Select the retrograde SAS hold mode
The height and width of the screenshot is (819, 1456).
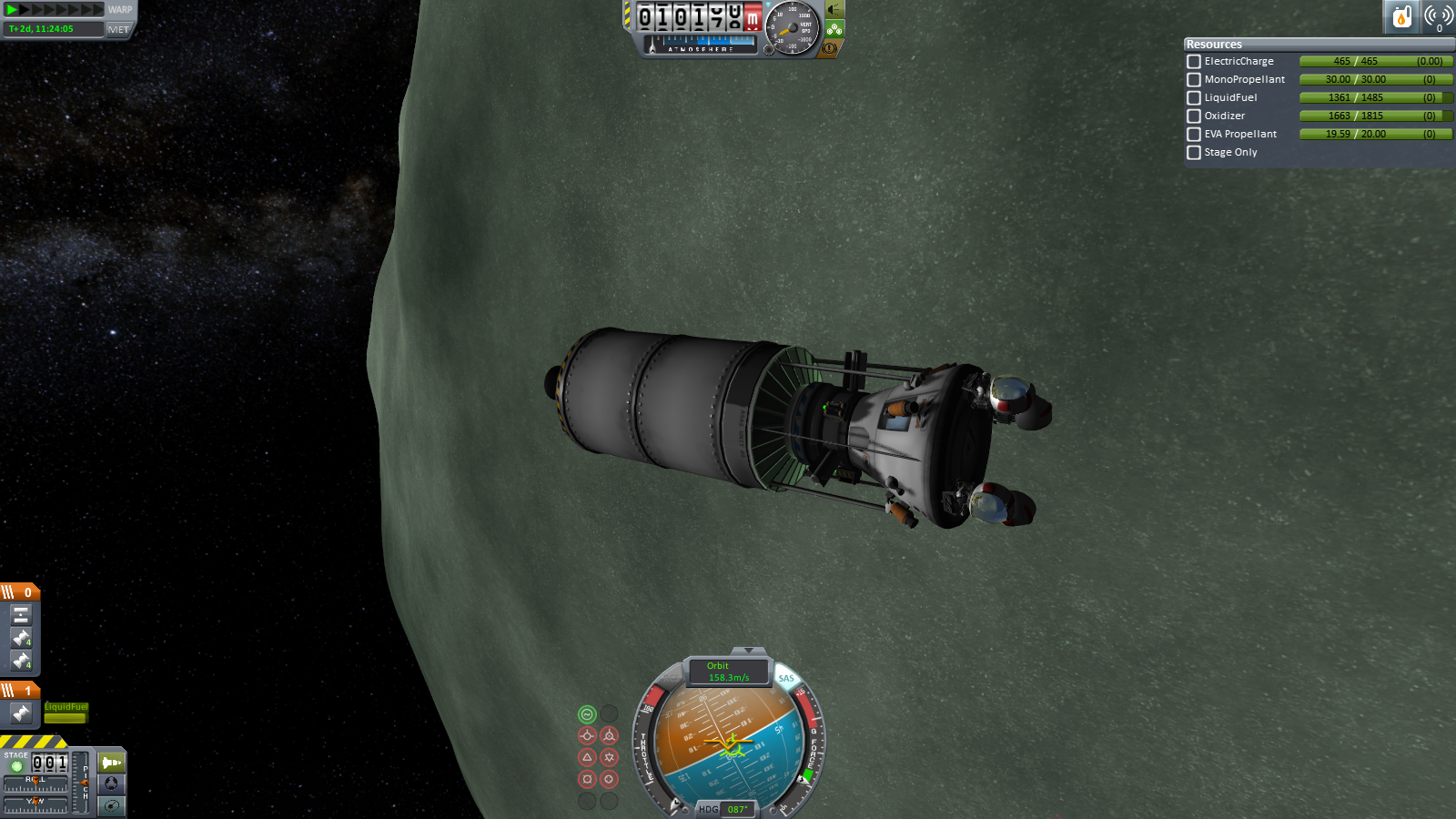(609, 735)
